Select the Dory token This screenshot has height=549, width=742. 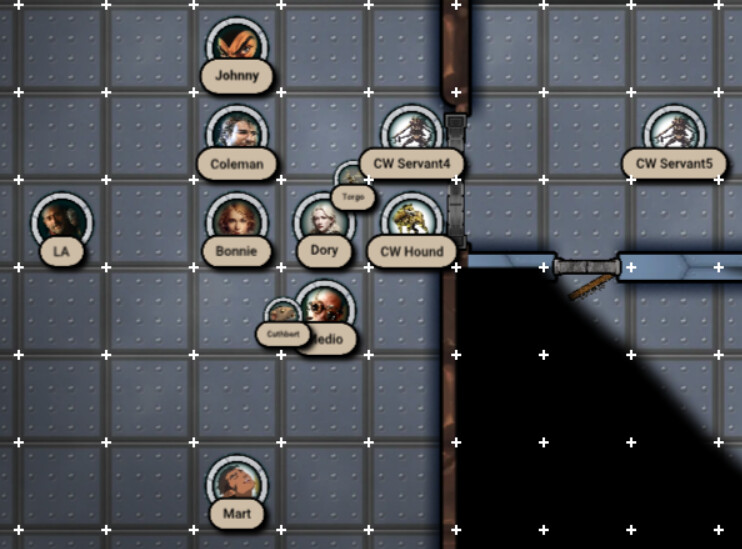(x=323, y=222)
